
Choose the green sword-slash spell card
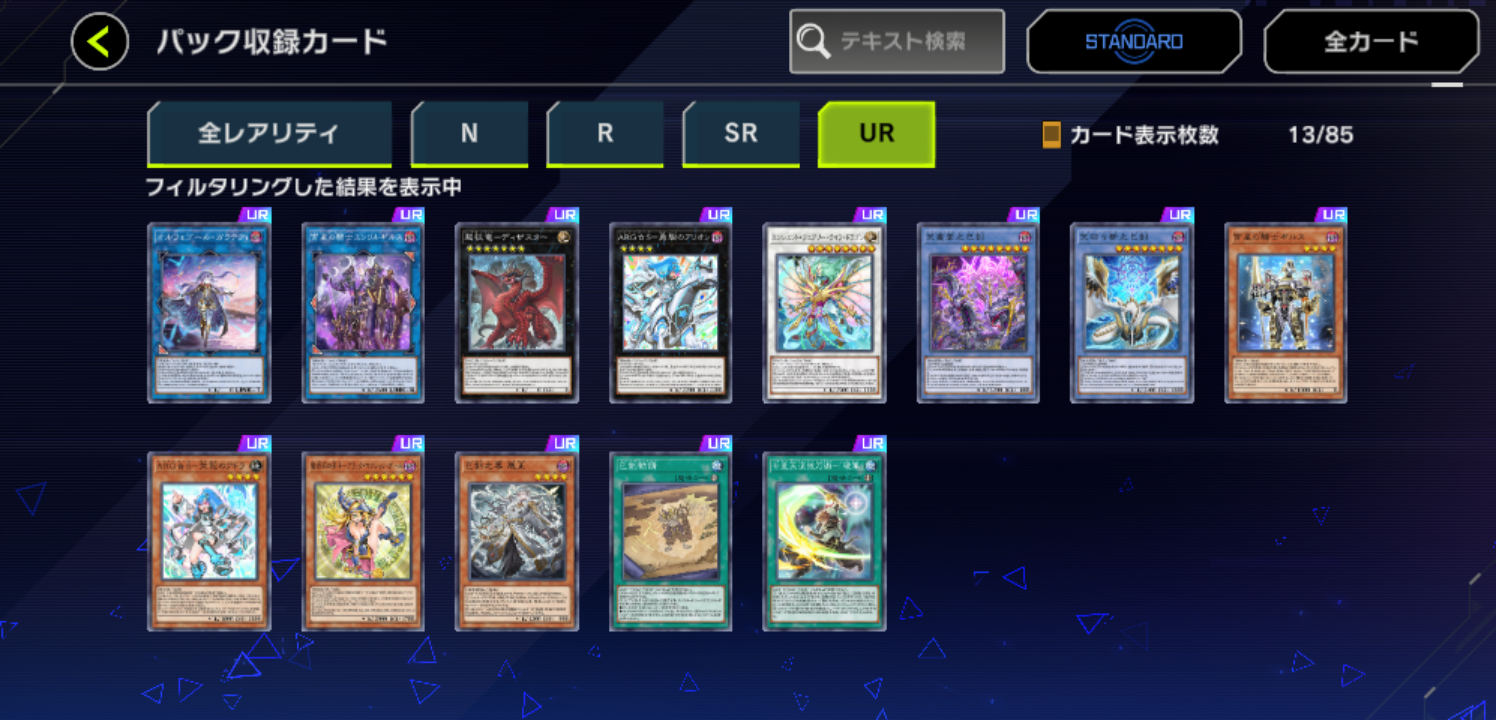[x=824, y=541]
